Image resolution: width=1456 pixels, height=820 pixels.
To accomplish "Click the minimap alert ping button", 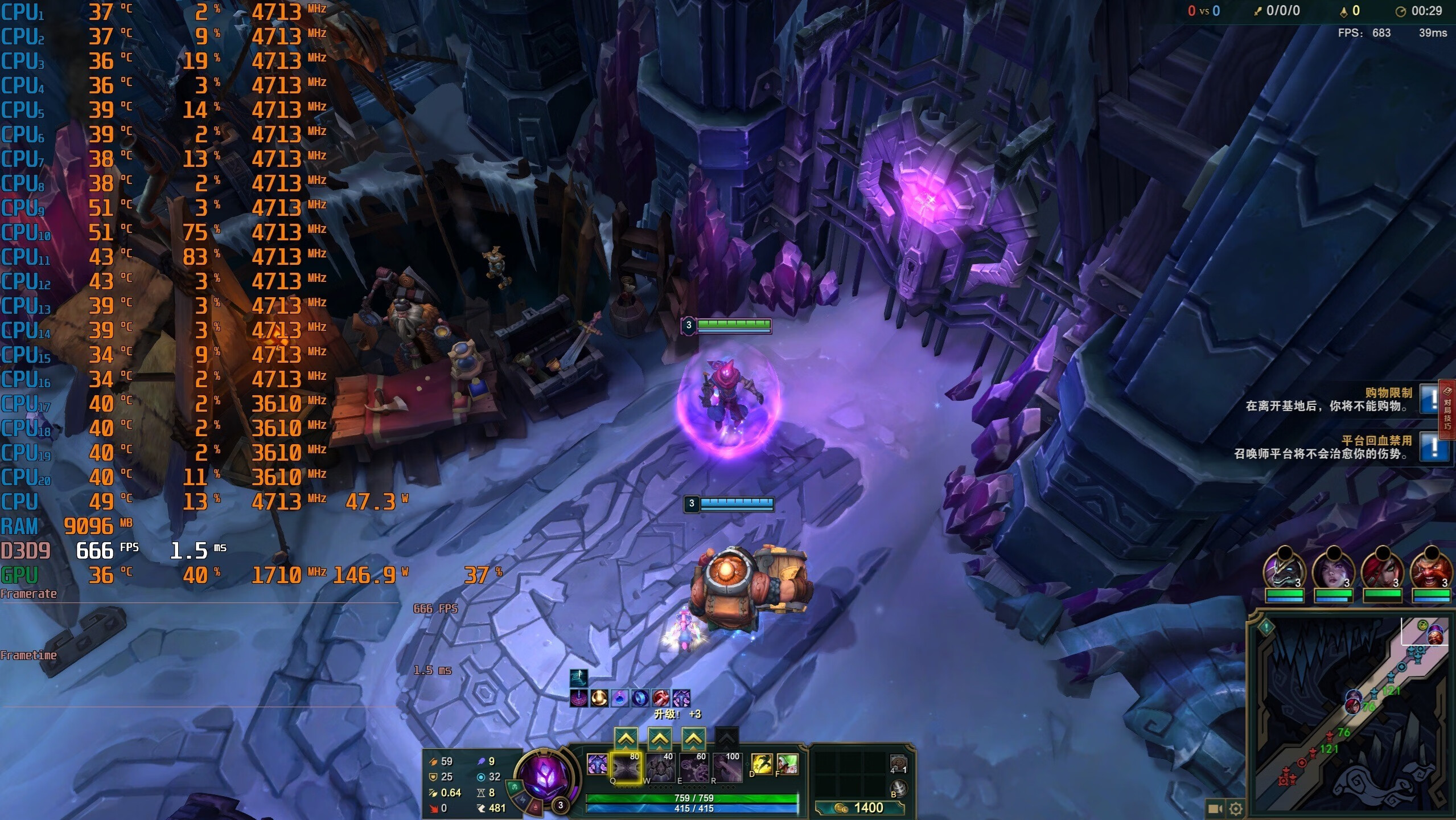I will pos(1266,628).
